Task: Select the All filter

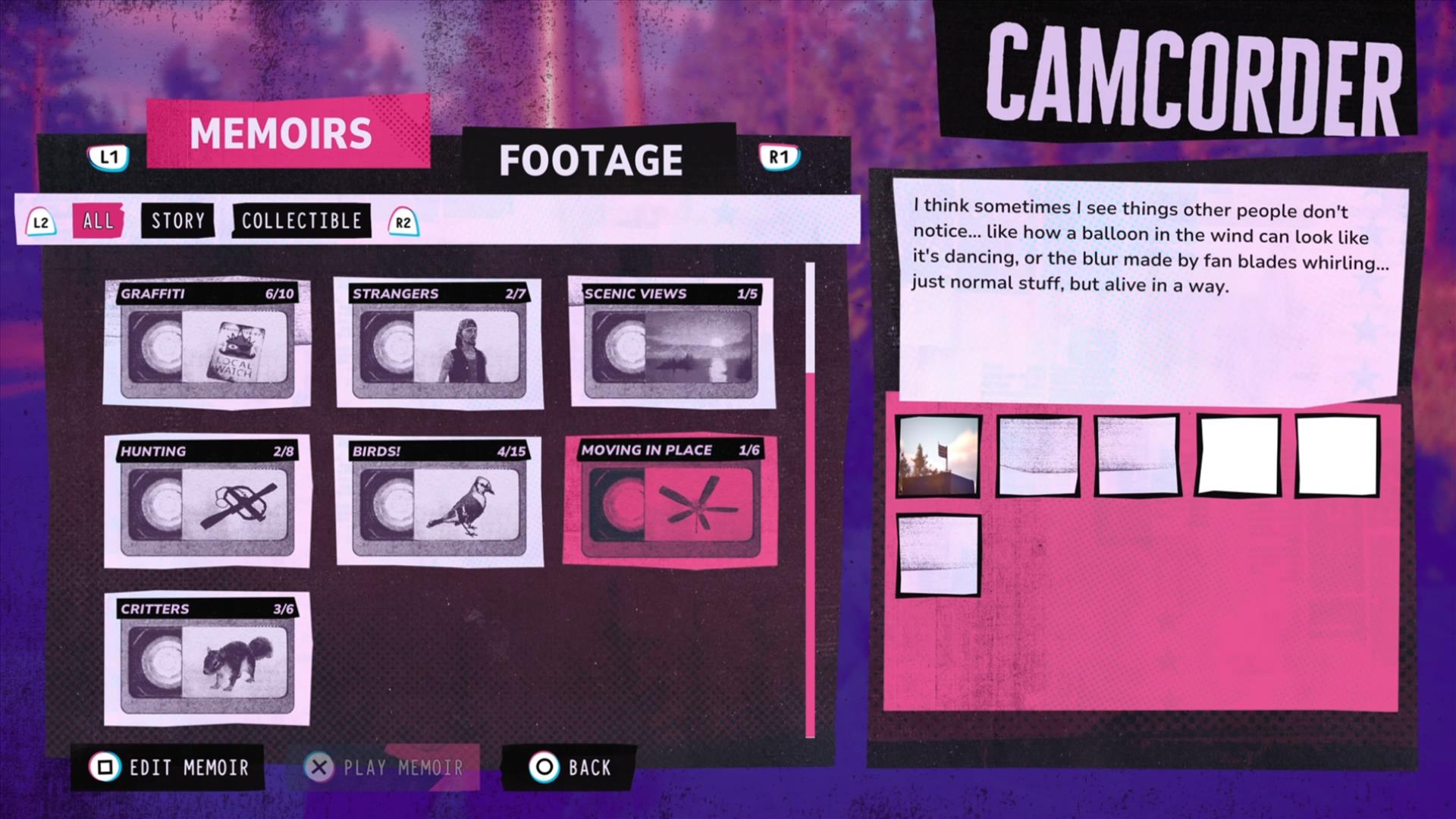Action: (x=98, y=221)
